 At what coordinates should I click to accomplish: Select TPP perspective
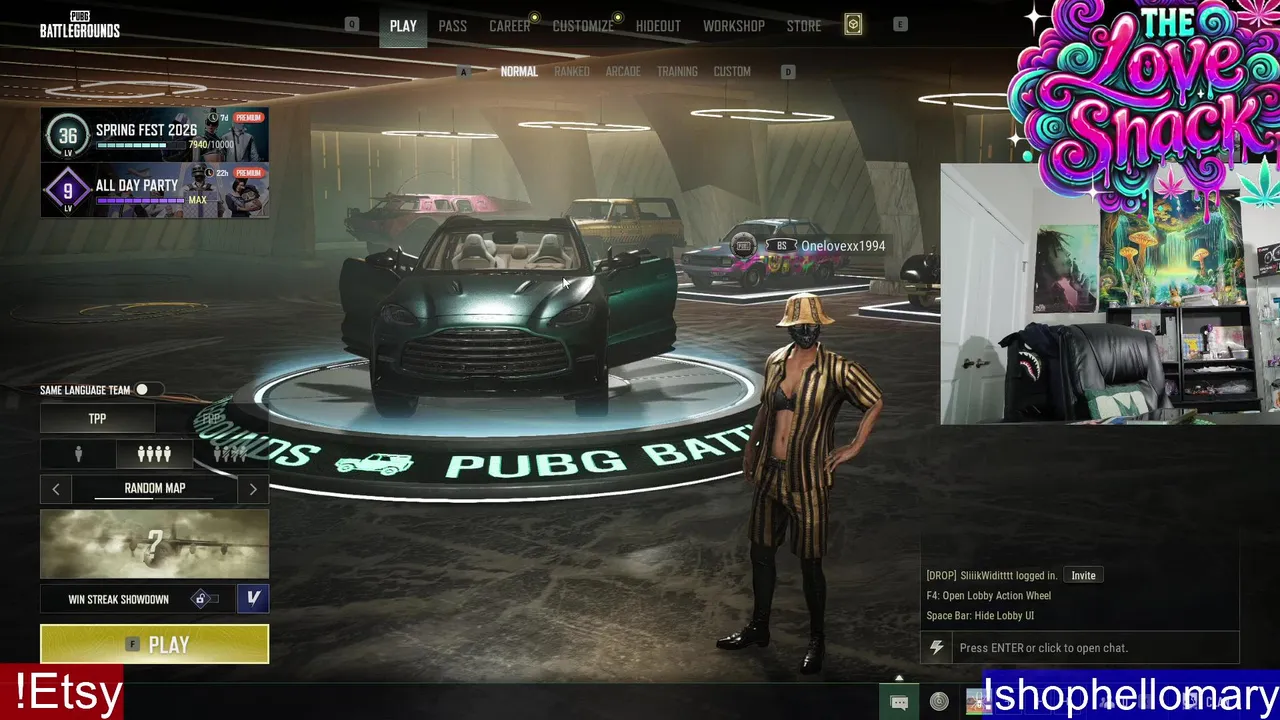[97, 419]
